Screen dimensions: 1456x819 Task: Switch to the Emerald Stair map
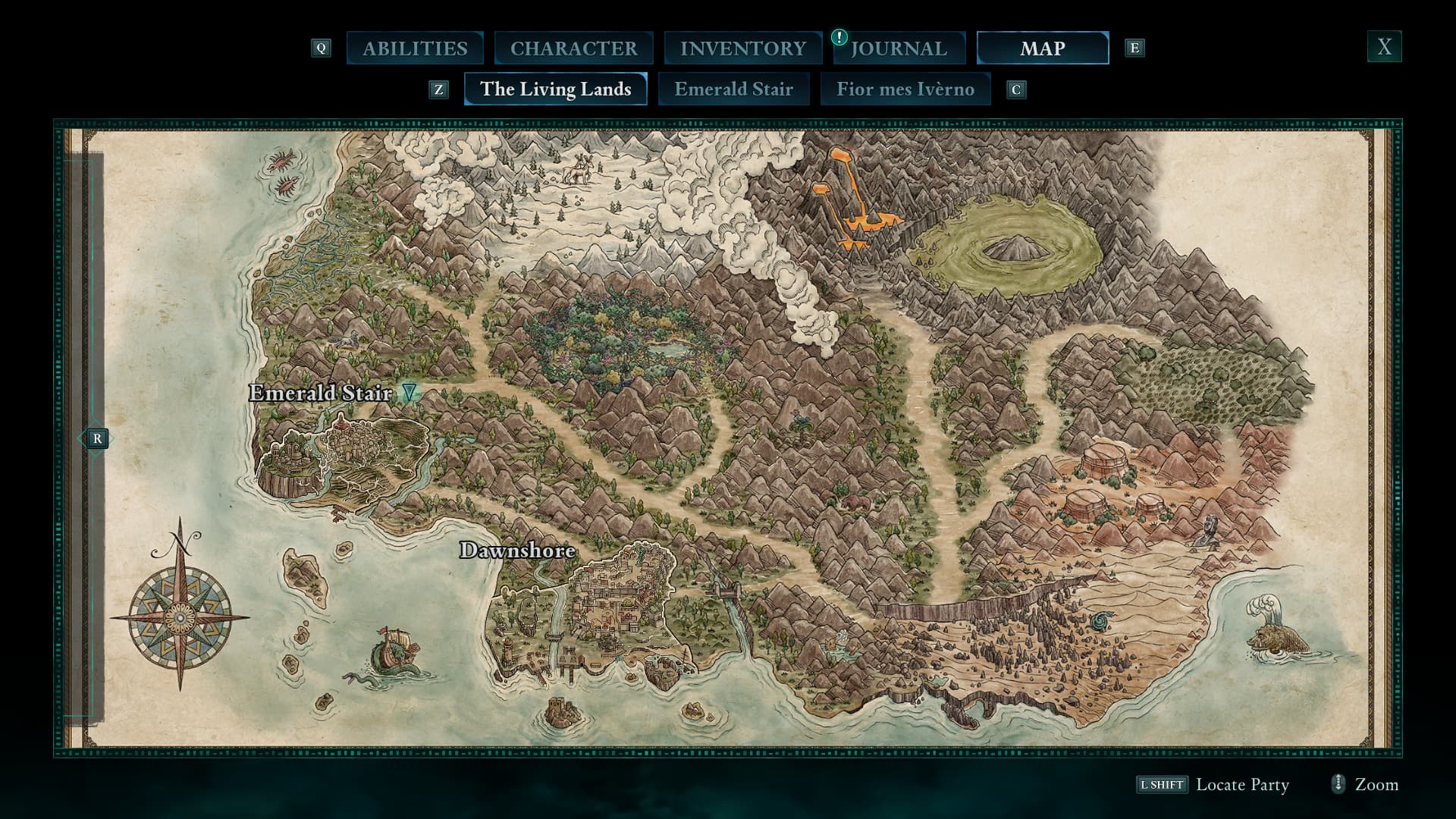[733, 89]
